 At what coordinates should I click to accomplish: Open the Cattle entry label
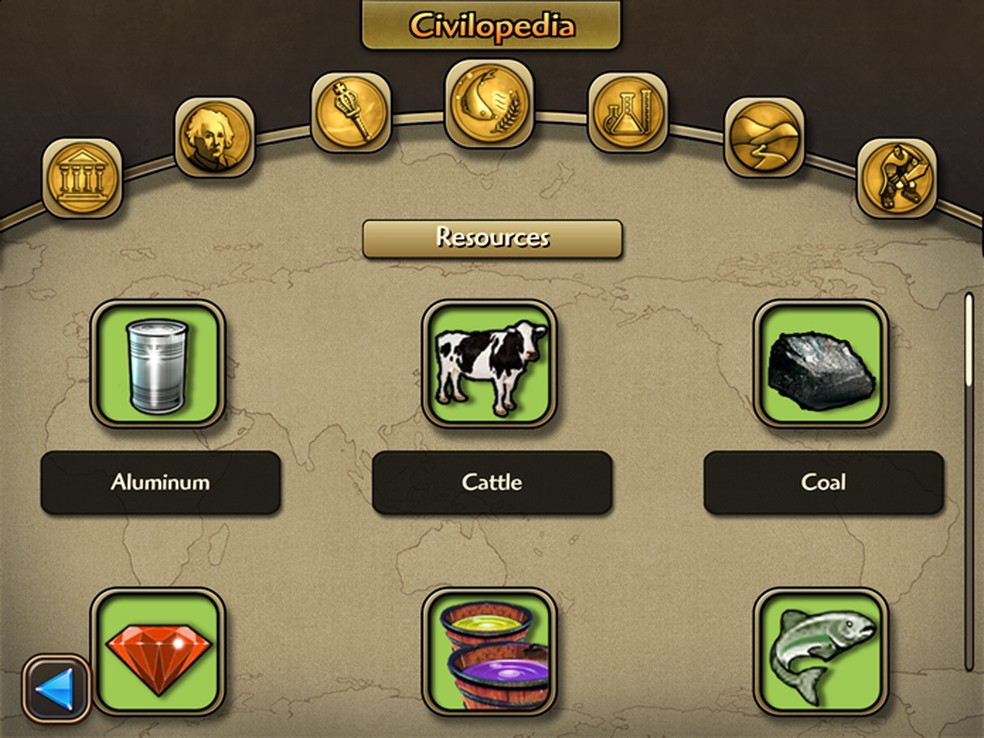[x=492, y=482]
